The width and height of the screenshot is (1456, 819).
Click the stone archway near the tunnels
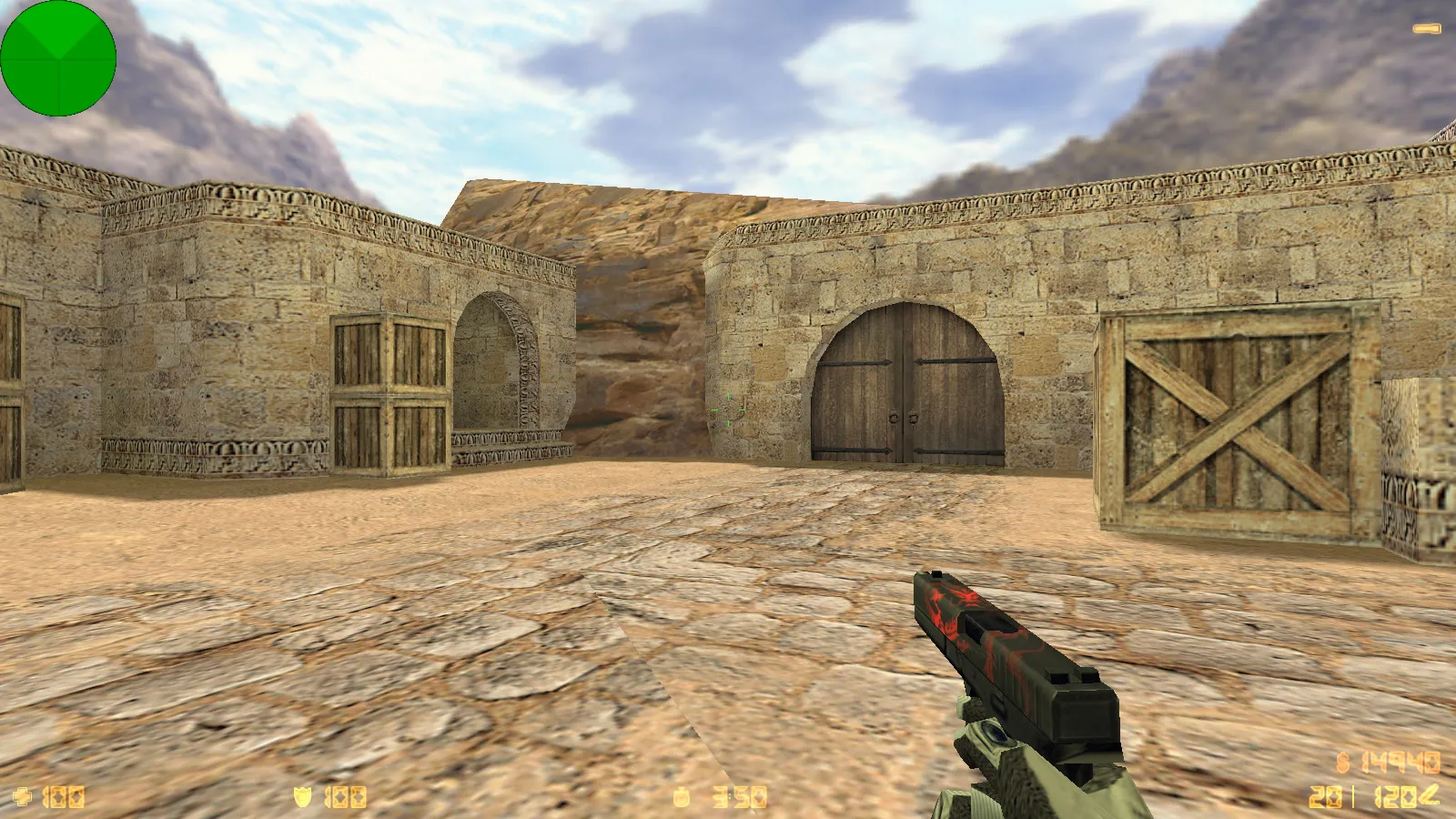(x=502, y=364)
